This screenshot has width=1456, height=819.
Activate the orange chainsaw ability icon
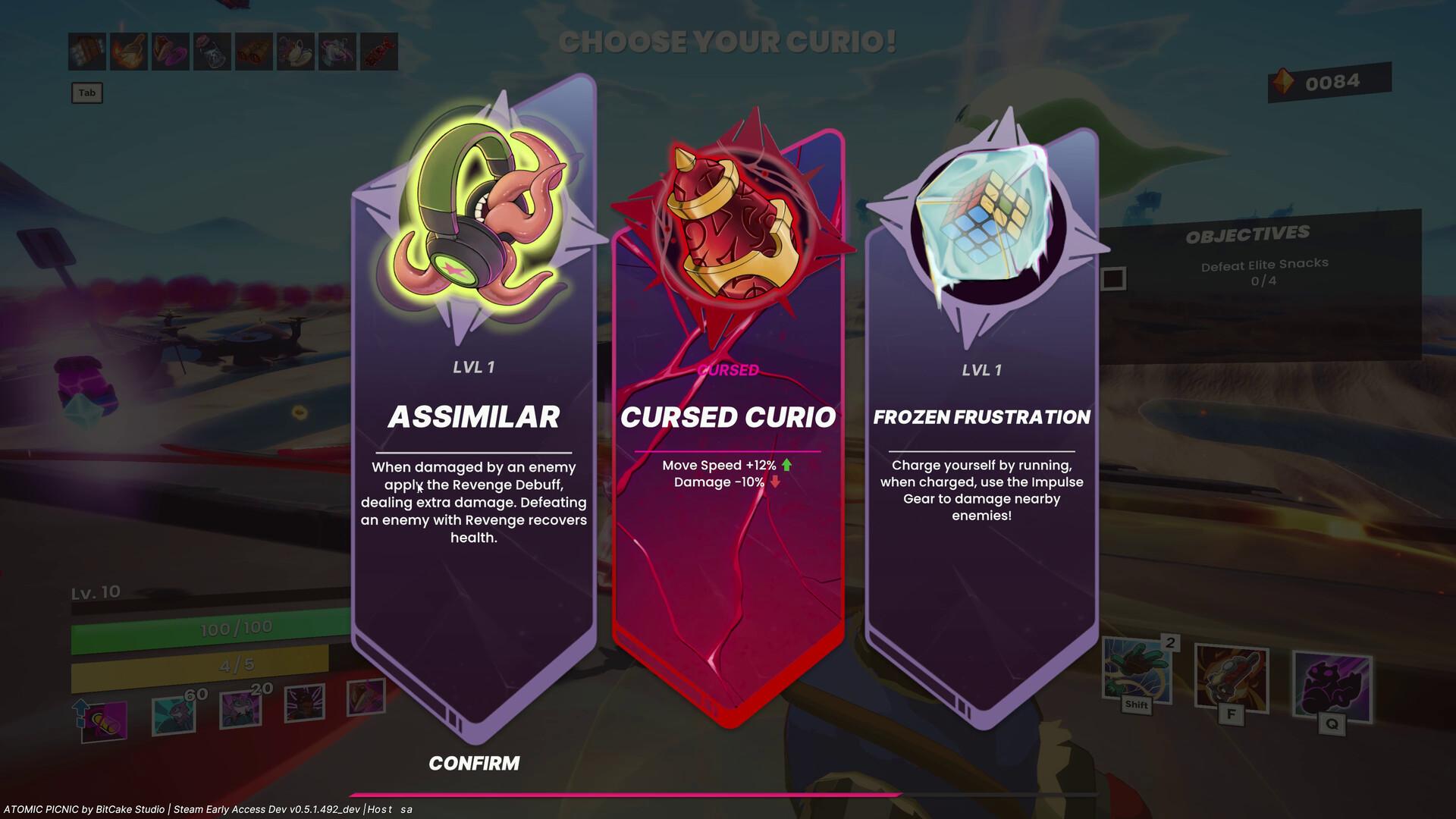tap(1231, 677)
